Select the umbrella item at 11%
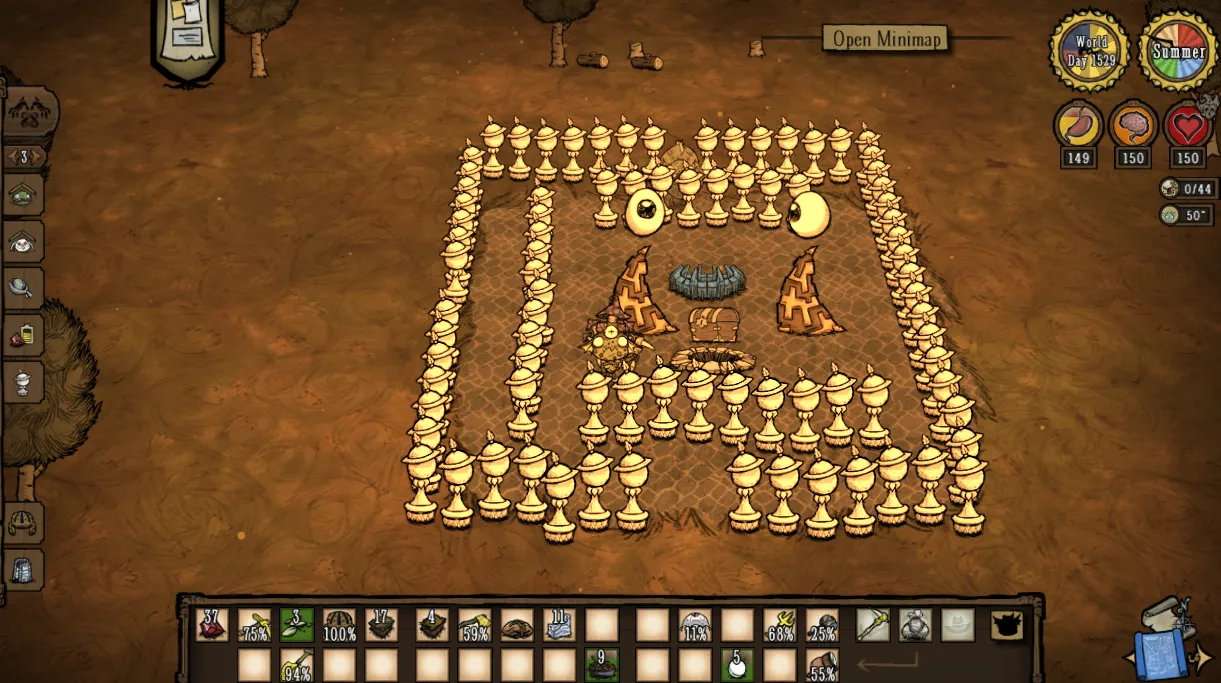The height and width of the screenshot is (683, 1221). [695, 625]
